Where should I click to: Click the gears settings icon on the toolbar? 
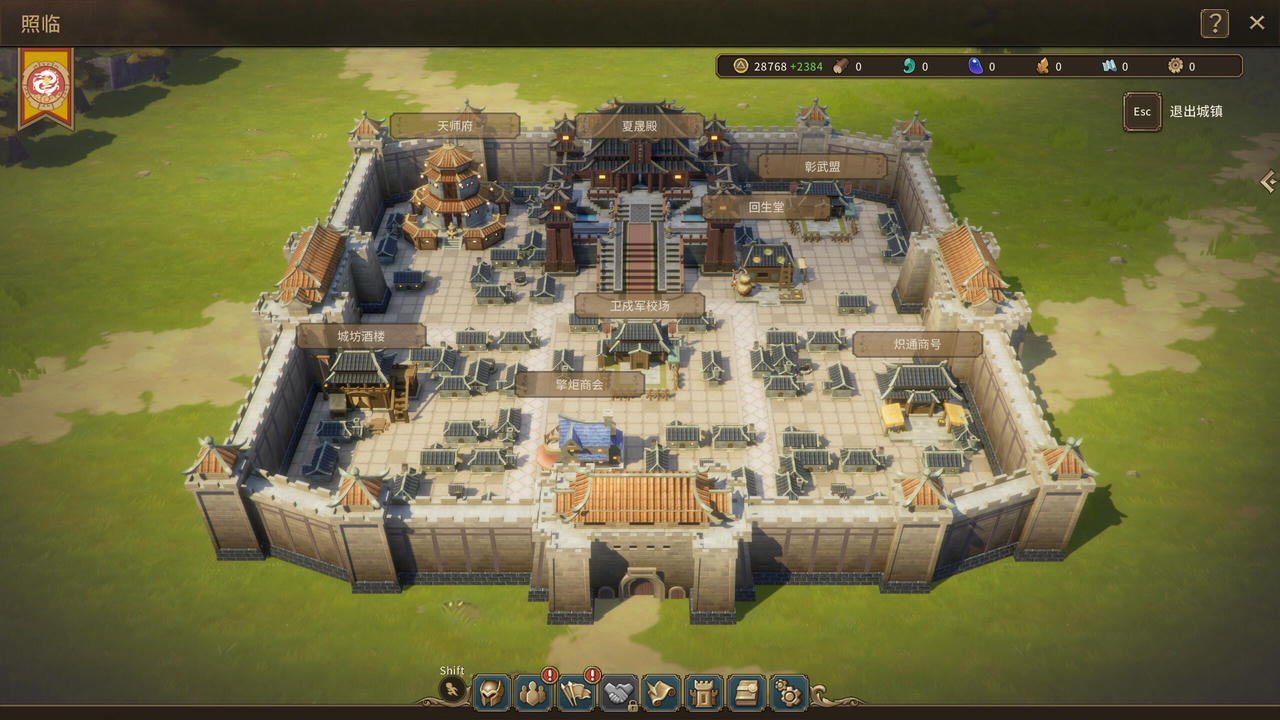click(x=788, y=692)
